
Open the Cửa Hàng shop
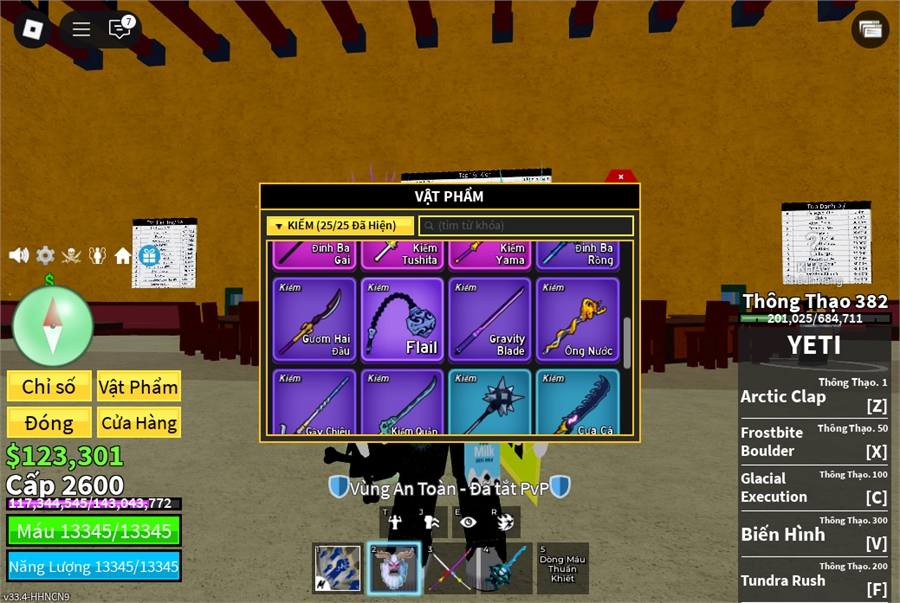pos(139,422)
